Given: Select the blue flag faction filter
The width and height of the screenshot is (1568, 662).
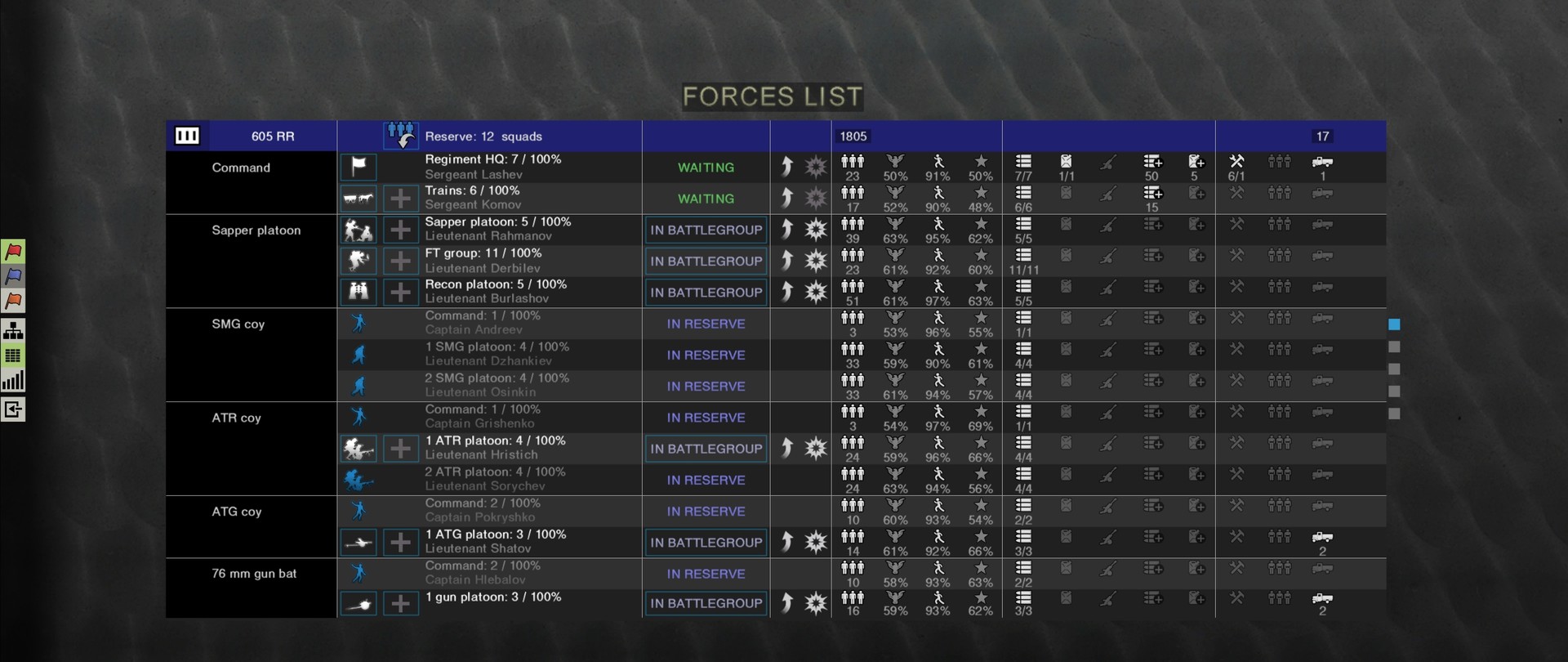Looking at the screenshot, I should (x=13, y=276).
